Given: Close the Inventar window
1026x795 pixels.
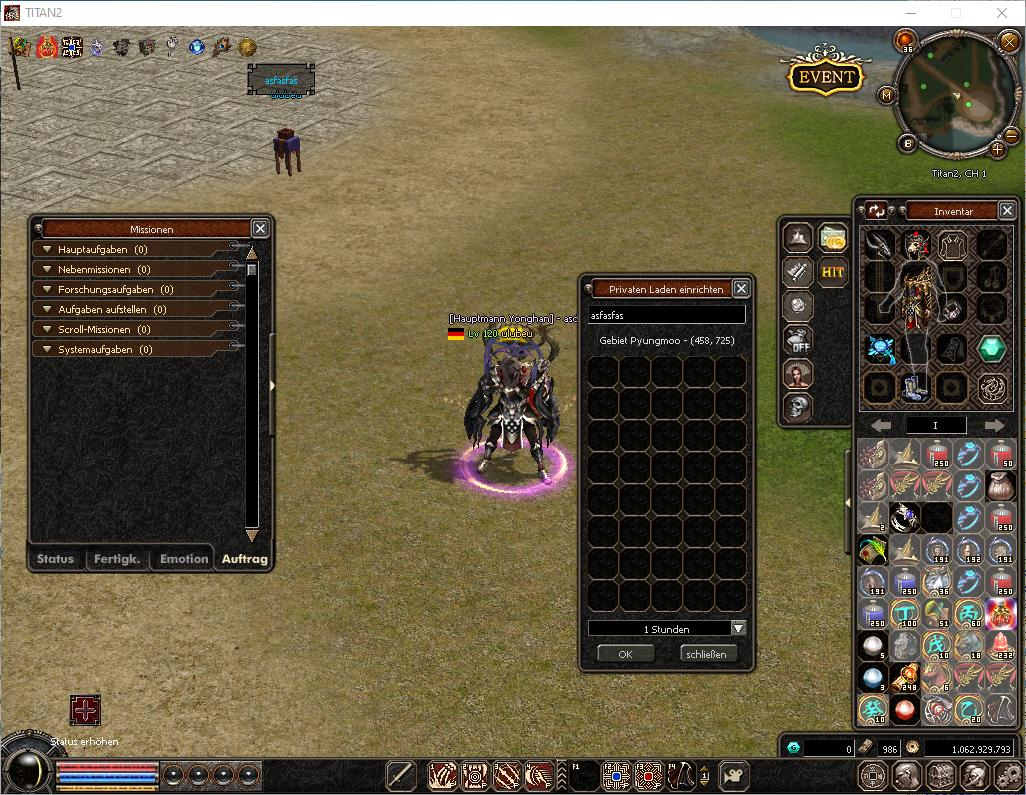Looking at the screenshot, I should (1007, 210).
